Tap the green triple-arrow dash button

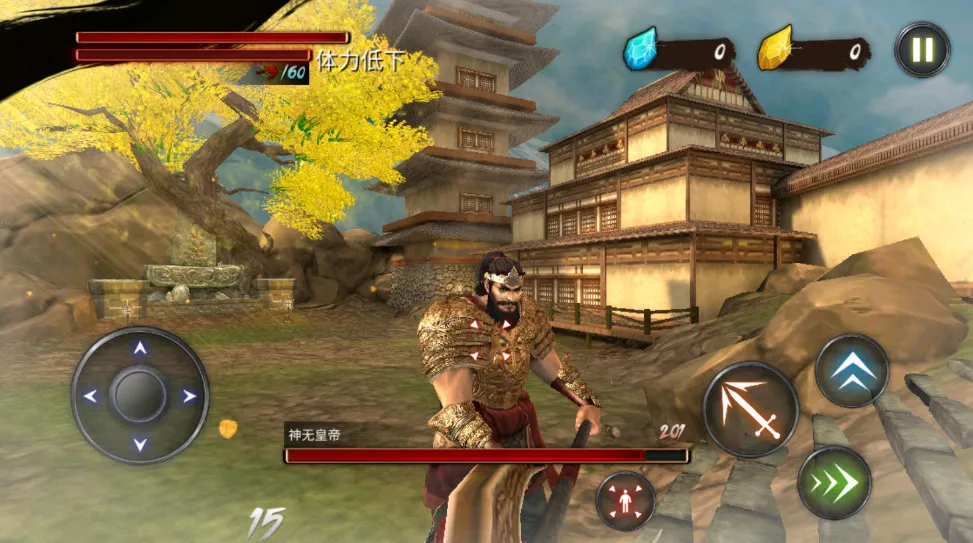click(834, 483)
